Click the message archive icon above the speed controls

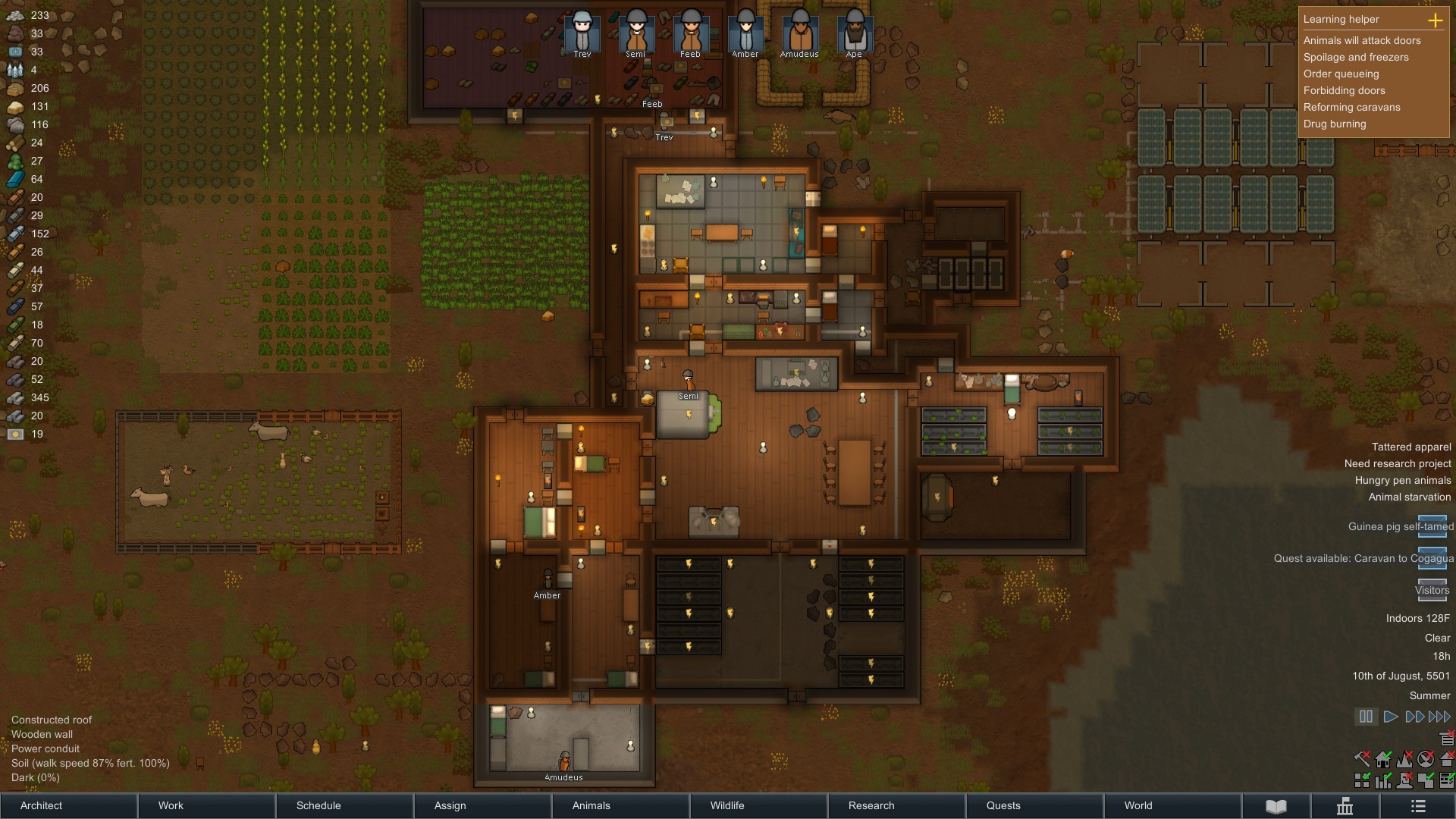(1447, 739)
